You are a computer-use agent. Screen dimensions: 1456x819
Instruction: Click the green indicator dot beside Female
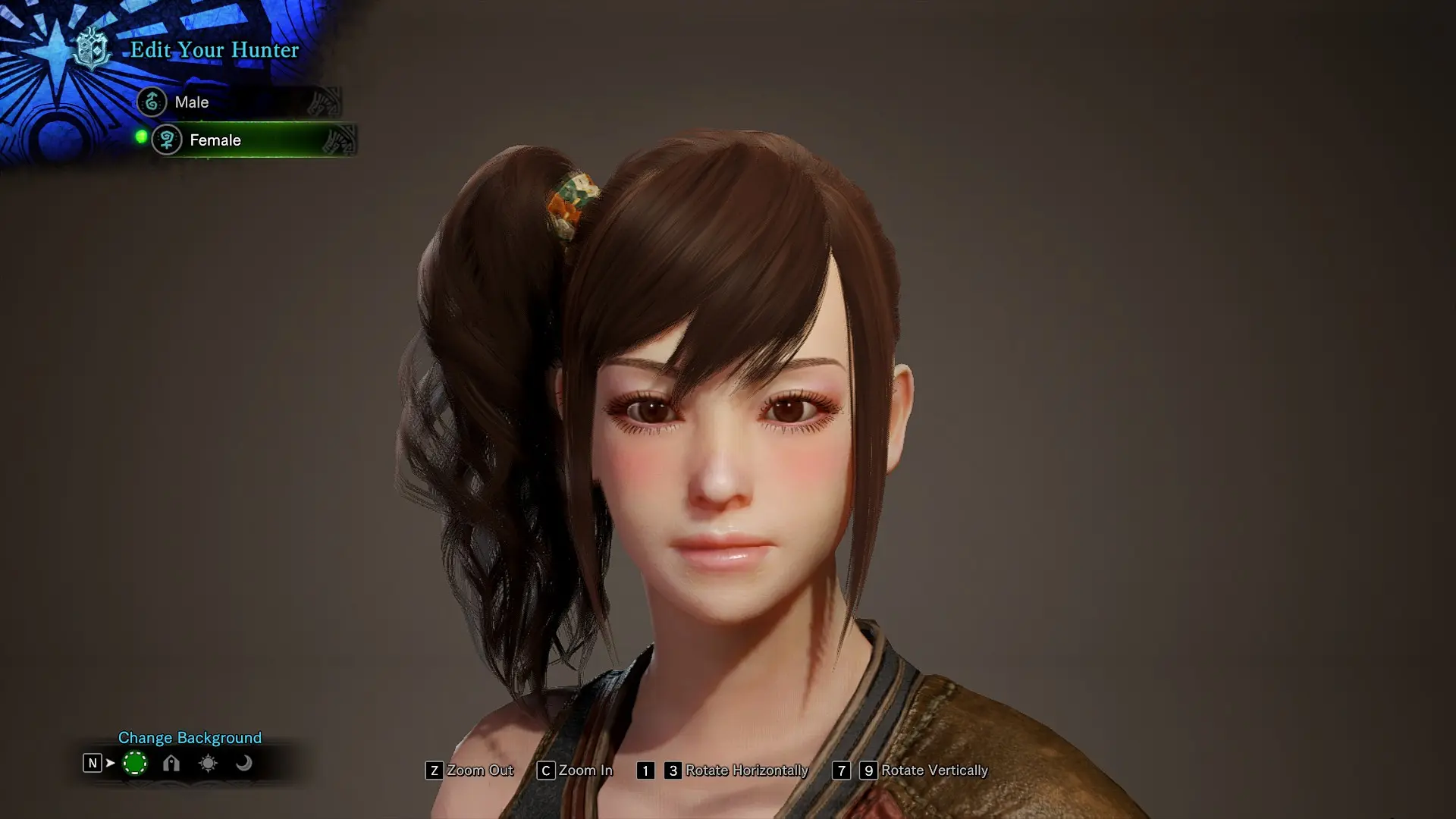pyautogui.click(x=140, y=136)
